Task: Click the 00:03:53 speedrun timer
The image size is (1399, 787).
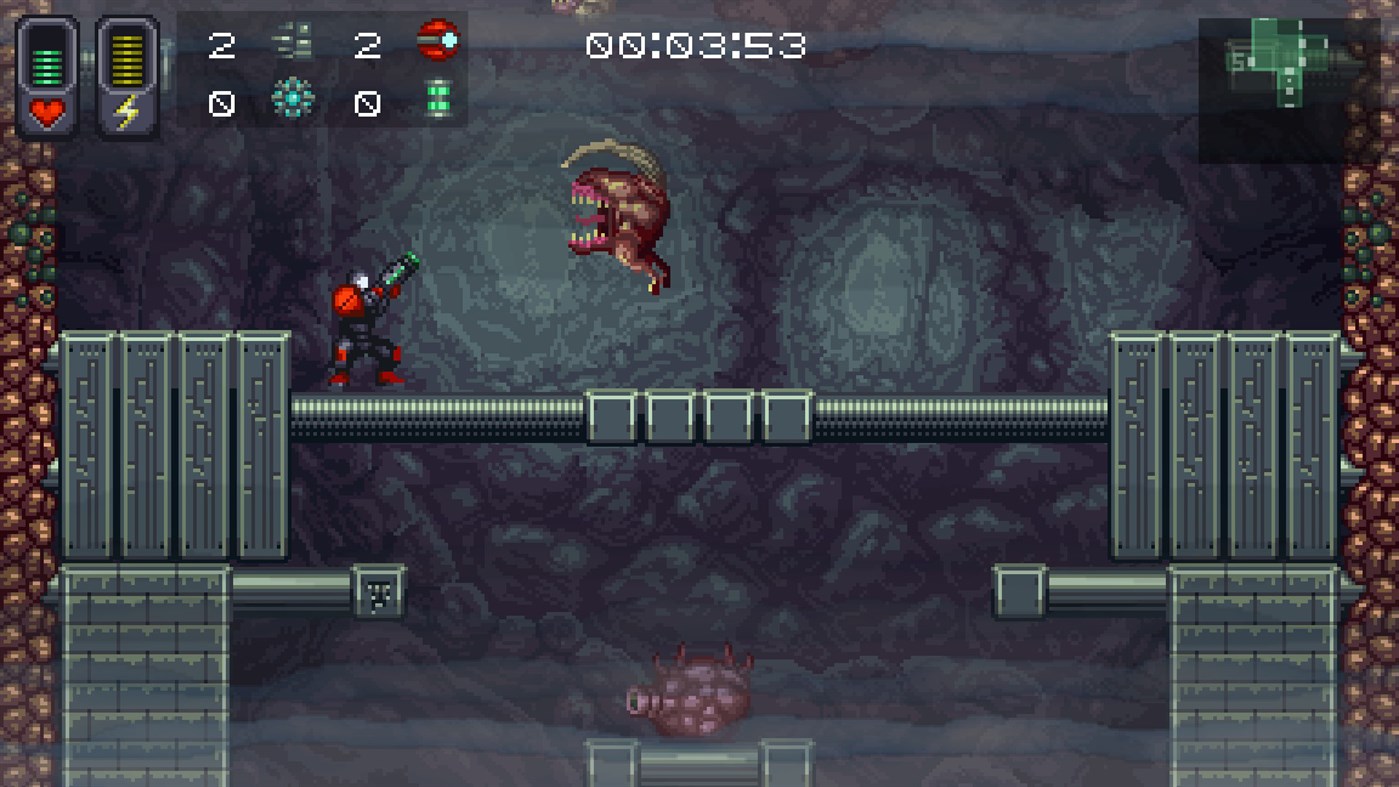Action: [697, 45]
